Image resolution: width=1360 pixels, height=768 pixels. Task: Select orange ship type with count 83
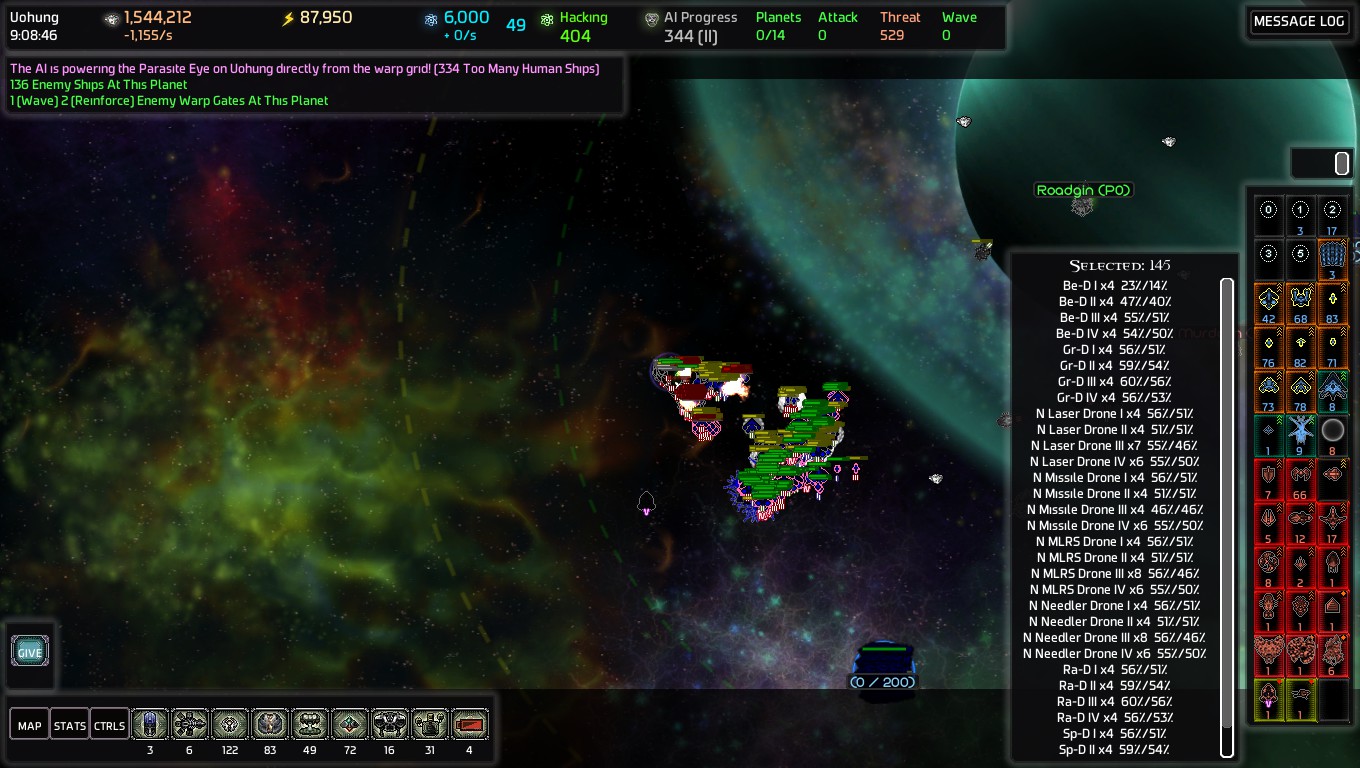(x=1332, y=300)
